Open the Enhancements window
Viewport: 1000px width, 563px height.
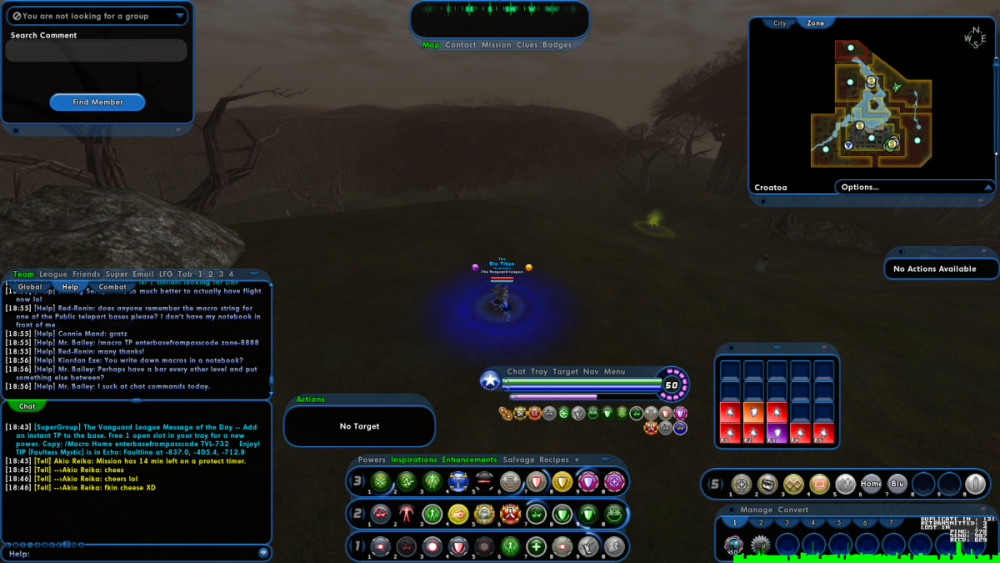[469, 460]
